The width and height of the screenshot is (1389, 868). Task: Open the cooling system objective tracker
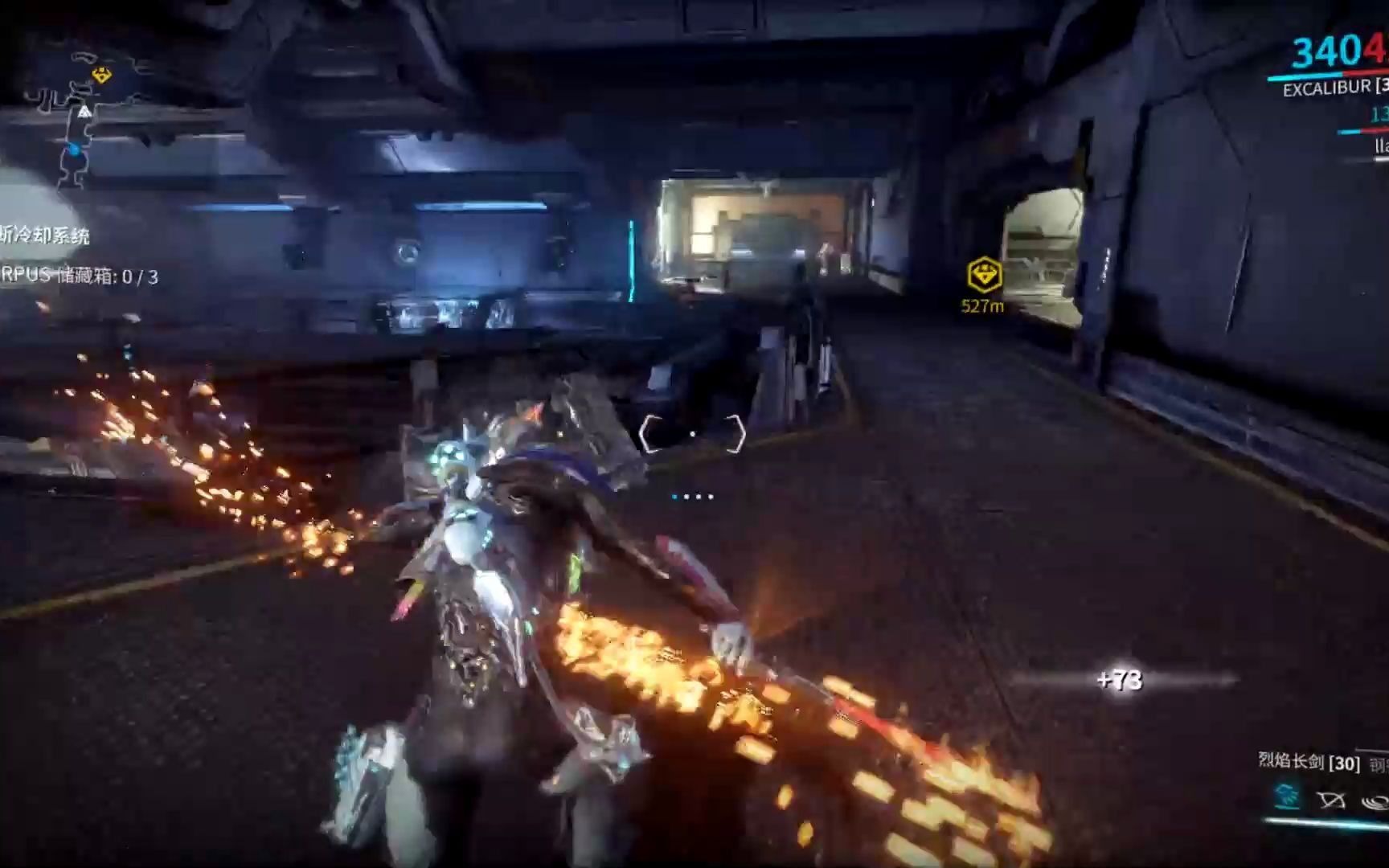45,235
